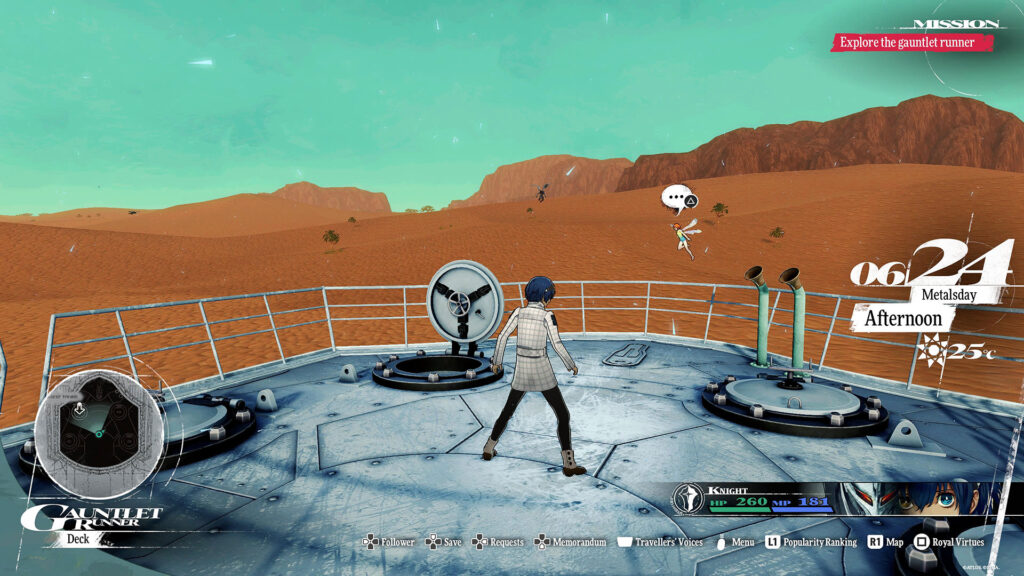This screenshot has width=1024, height=576.
Task: Select the Follower option
Action: pos(388,542)
